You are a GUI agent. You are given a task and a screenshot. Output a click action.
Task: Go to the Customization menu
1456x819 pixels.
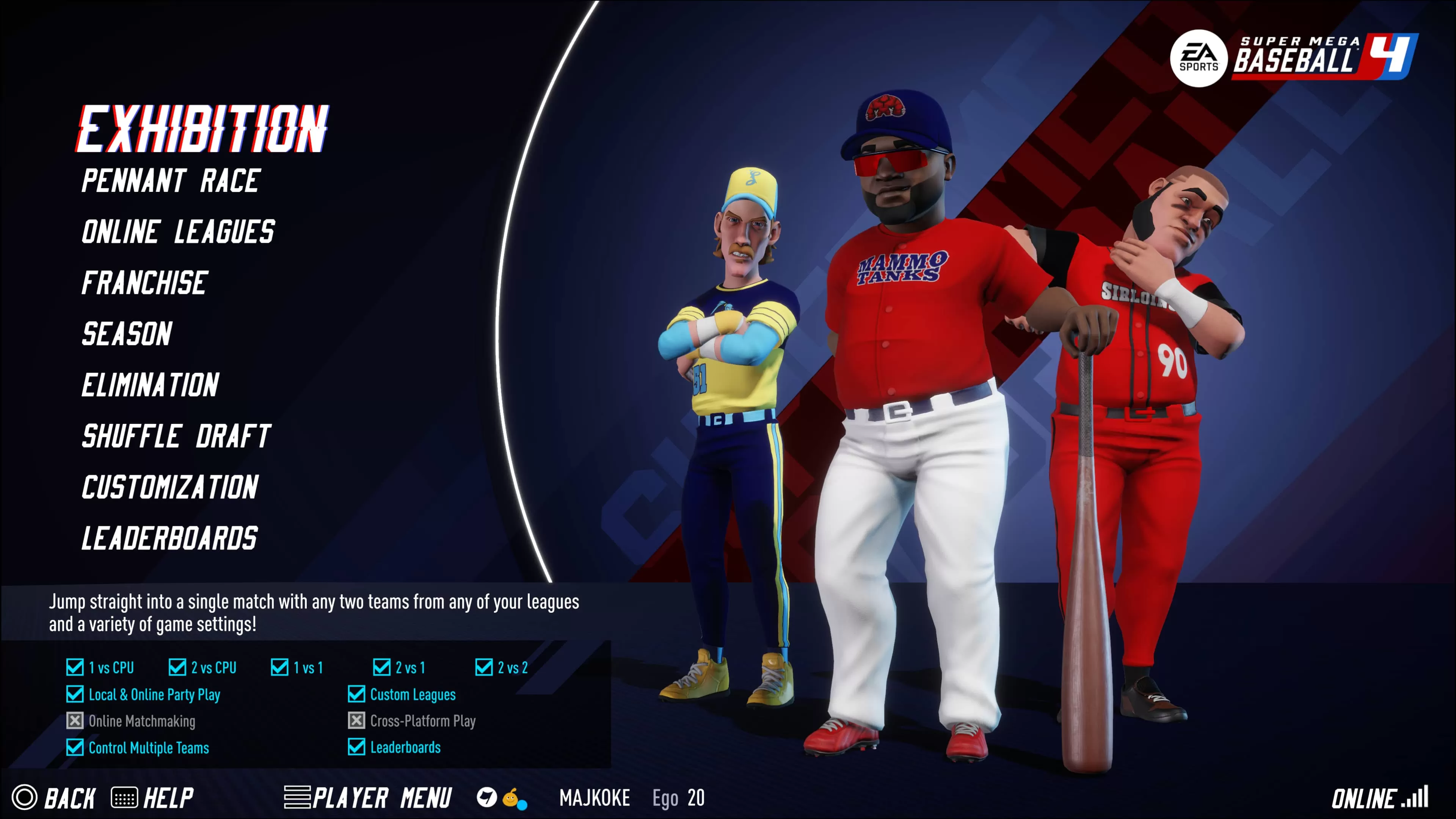pos(170,487)
